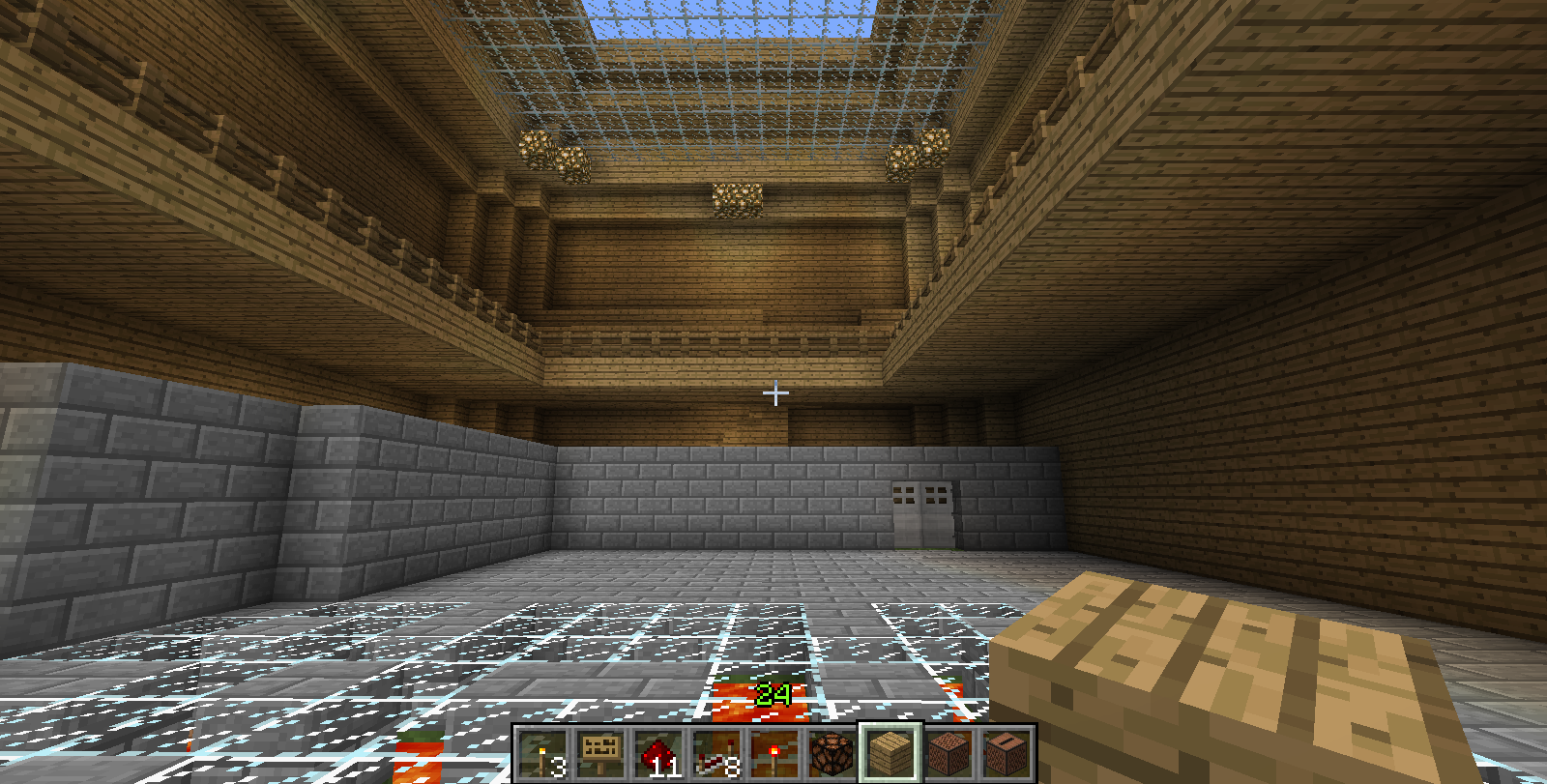Click the highlighted wooden planks slot

890,754
